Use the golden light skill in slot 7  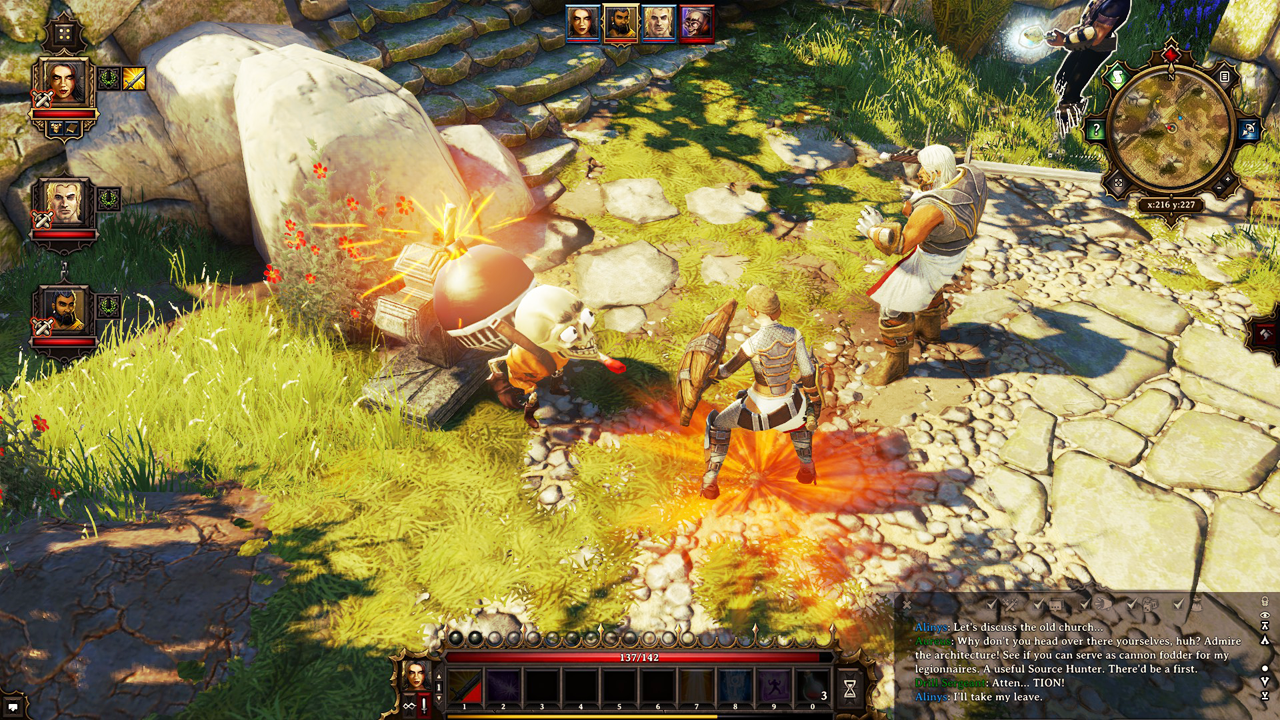click(697, 688)
